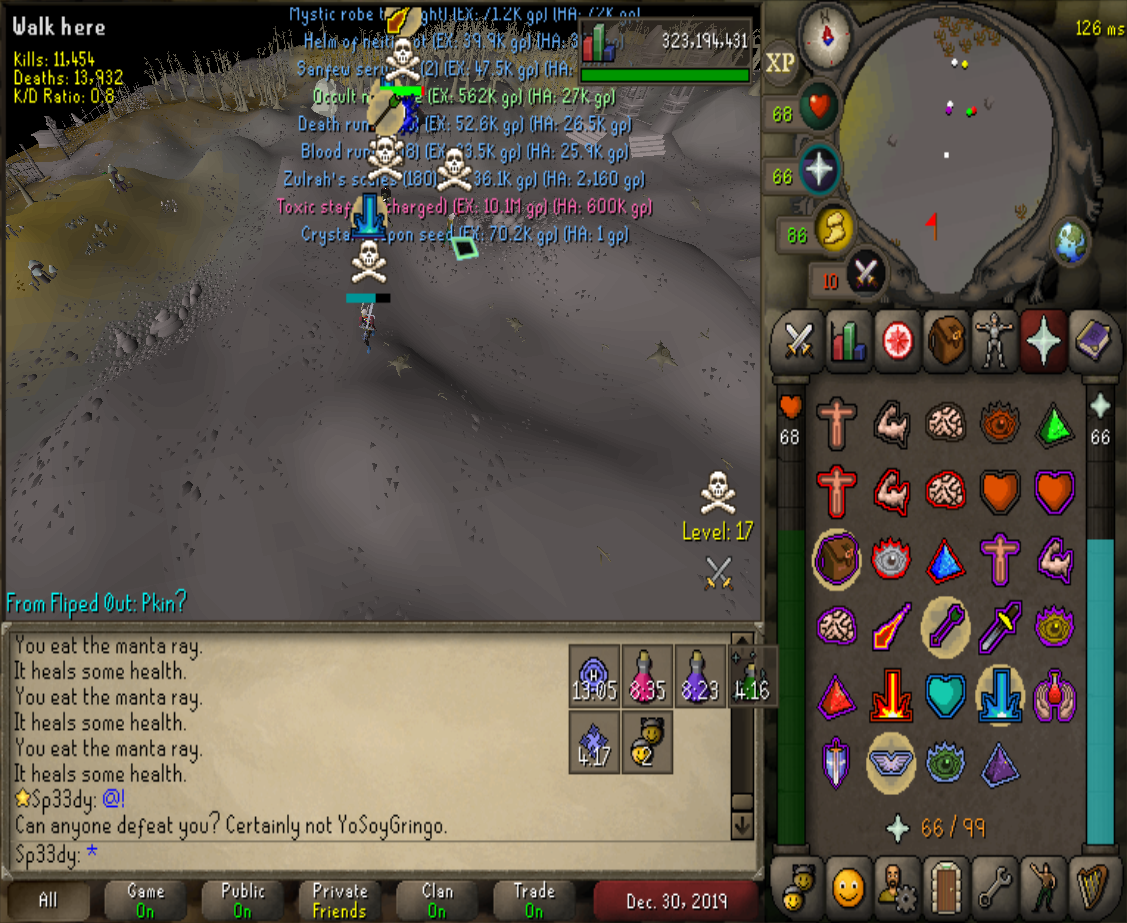Image resolution: width=1127 pixels, height=923 pixels.
Task: Switch to the Skills tab
Action: point(848,340)
